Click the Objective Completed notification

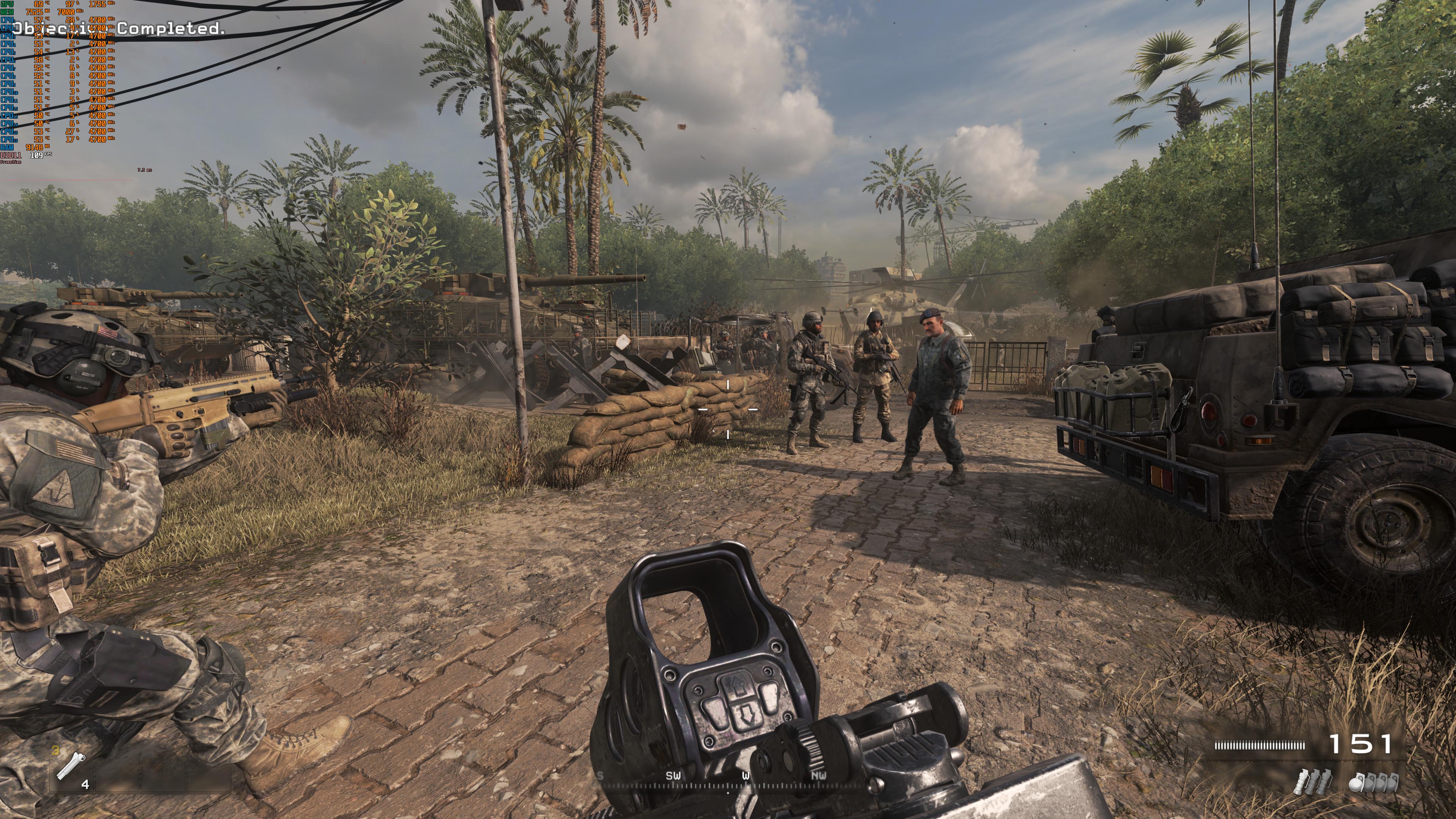point(121,28)
